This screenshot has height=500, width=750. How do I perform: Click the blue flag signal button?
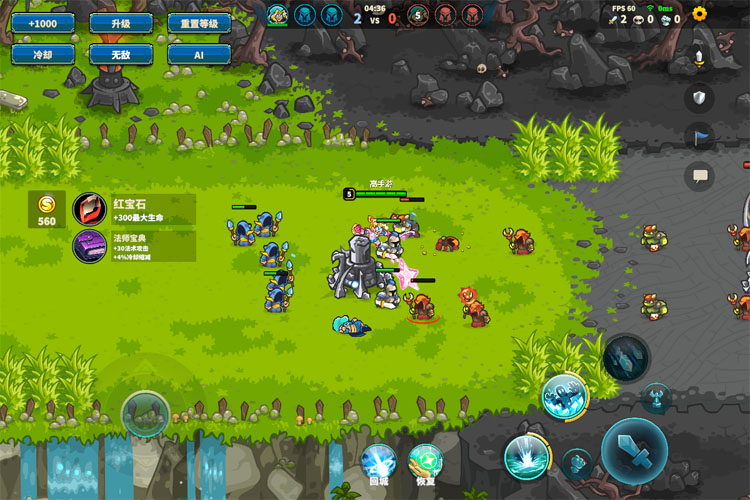pyautogui.click(x=699, y=137)
